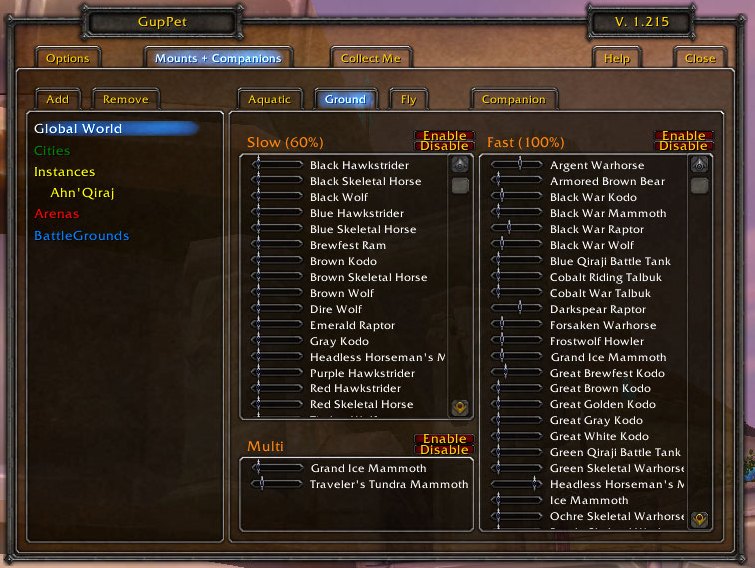The width and height of the screenshot is (755, 568).
Task: Select the Ahn'Qiraj instance entry
Action: tap(82, 192)
